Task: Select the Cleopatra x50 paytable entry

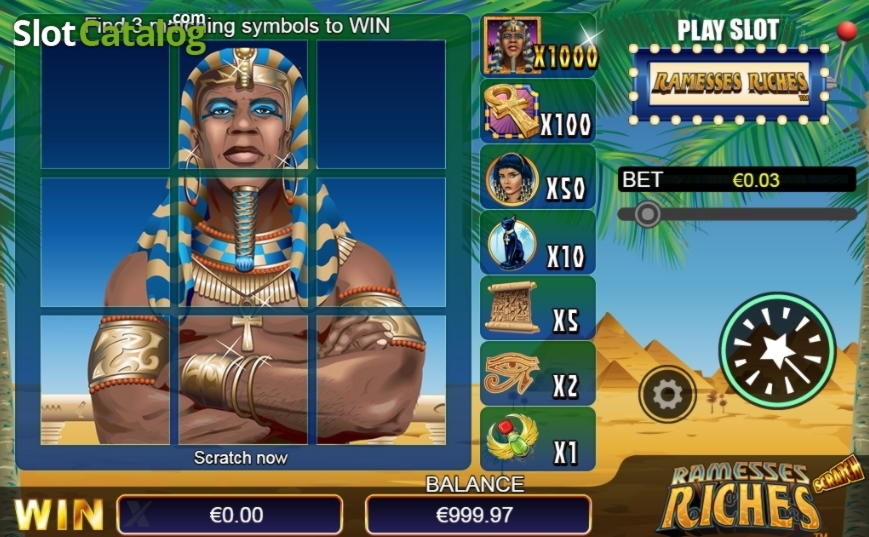Action: point(538,178)
